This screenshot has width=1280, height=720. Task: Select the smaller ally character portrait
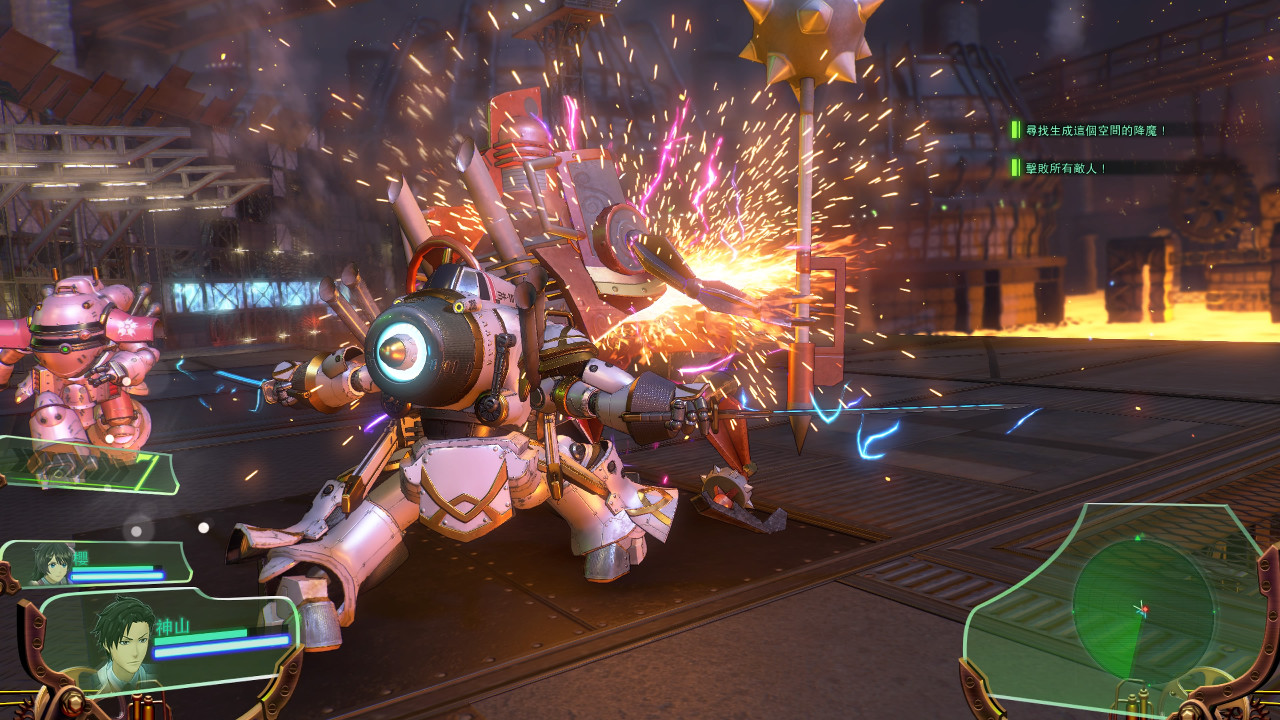pos(52,563)
